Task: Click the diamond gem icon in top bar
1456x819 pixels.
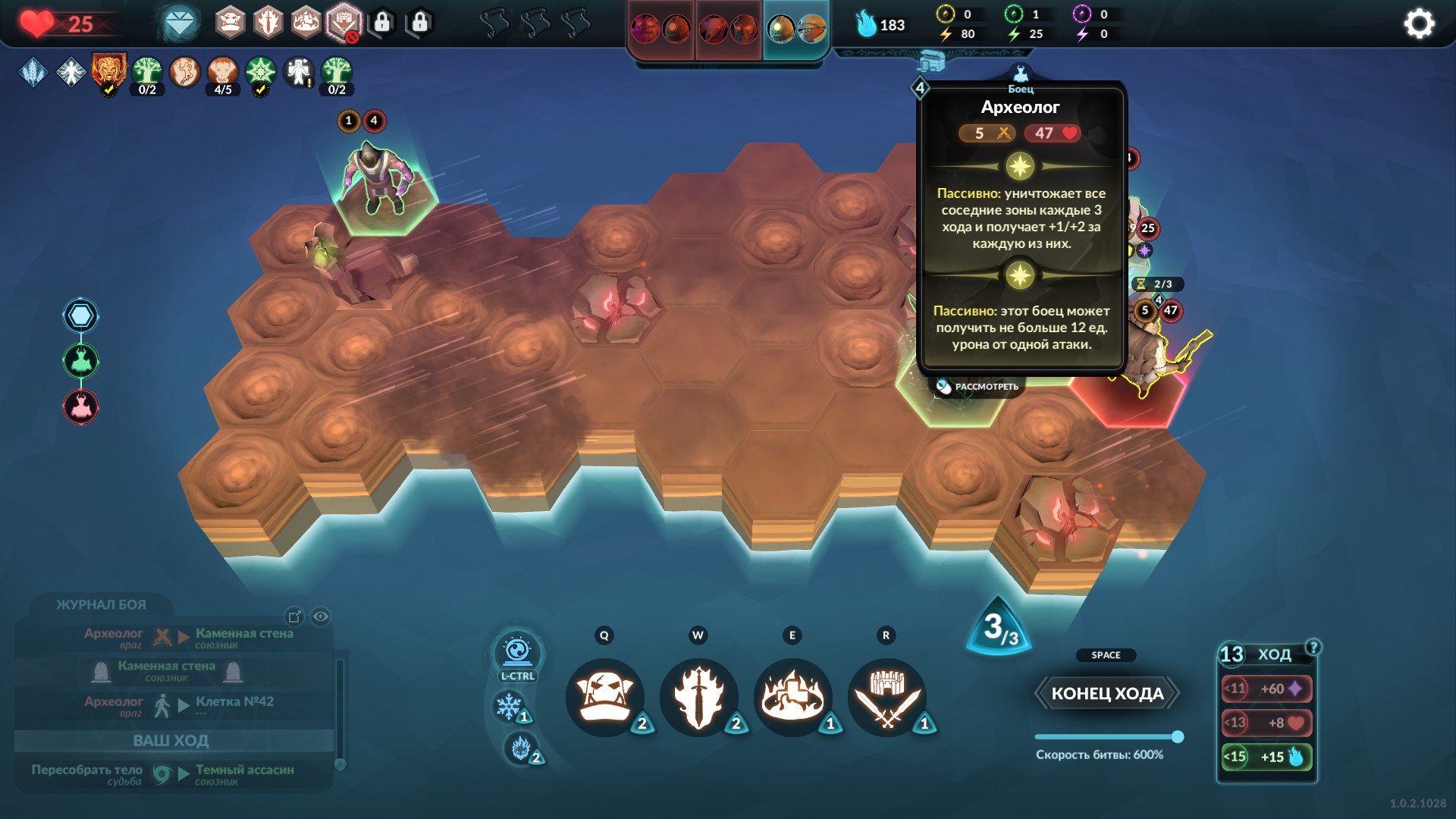Action: 180,24
